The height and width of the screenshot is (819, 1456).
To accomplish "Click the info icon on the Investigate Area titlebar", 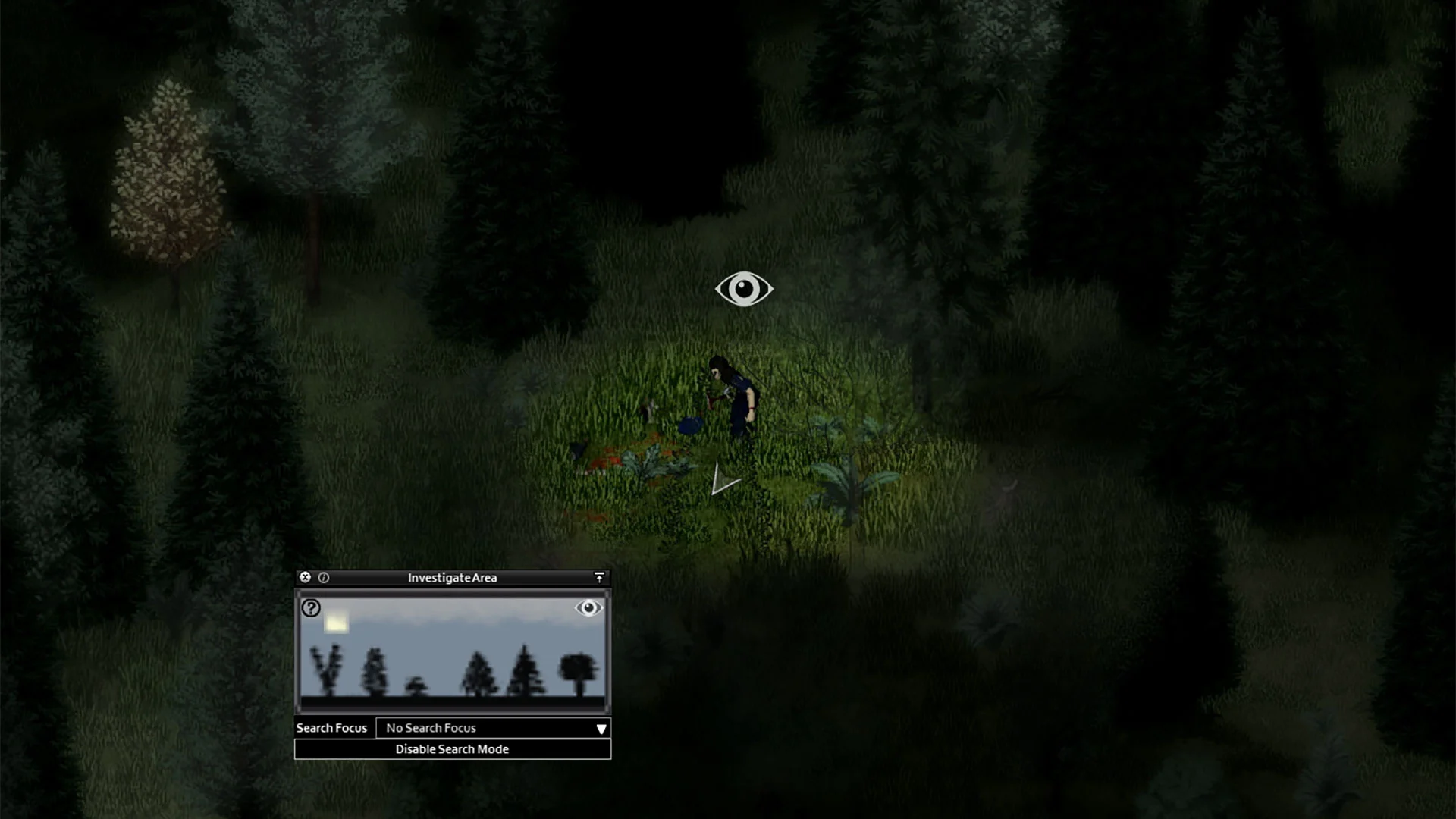I will tap(322, 576).
